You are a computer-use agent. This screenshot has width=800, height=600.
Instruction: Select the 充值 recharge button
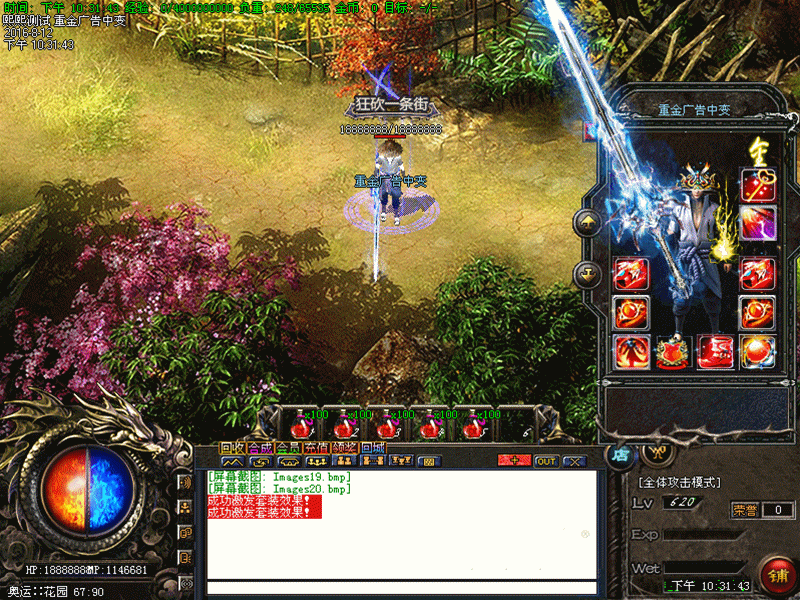pyautogui.click(x=316, y=448)
